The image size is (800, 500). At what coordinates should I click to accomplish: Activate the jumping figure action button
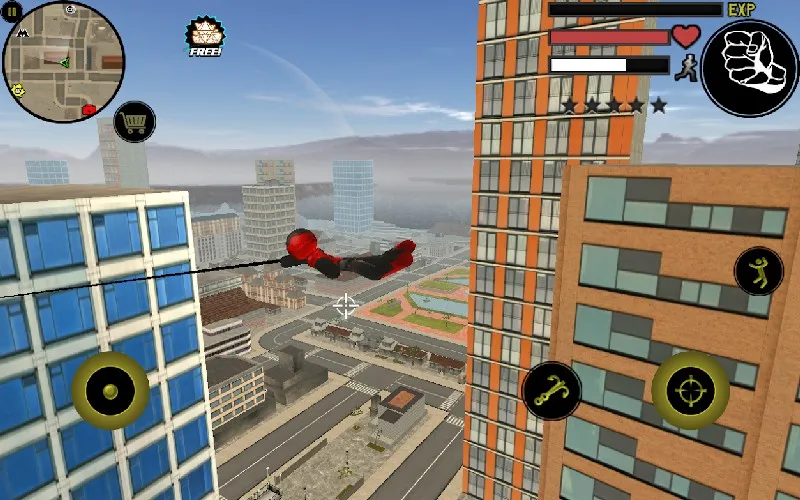(758, 271)
